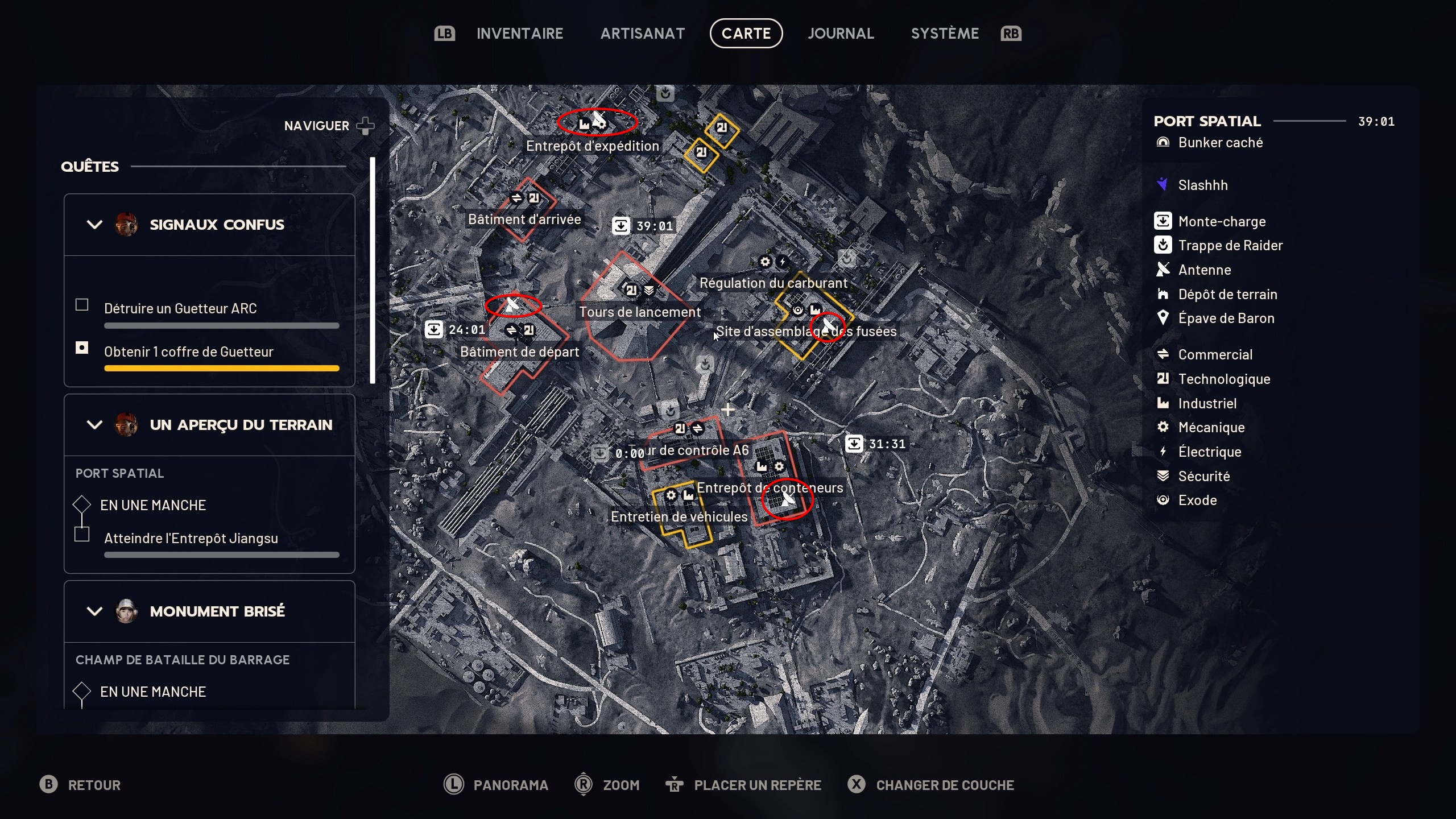Collapse the MONUMENT BRISÉ quest section
1456x819 pixels.
pos(94,611)
